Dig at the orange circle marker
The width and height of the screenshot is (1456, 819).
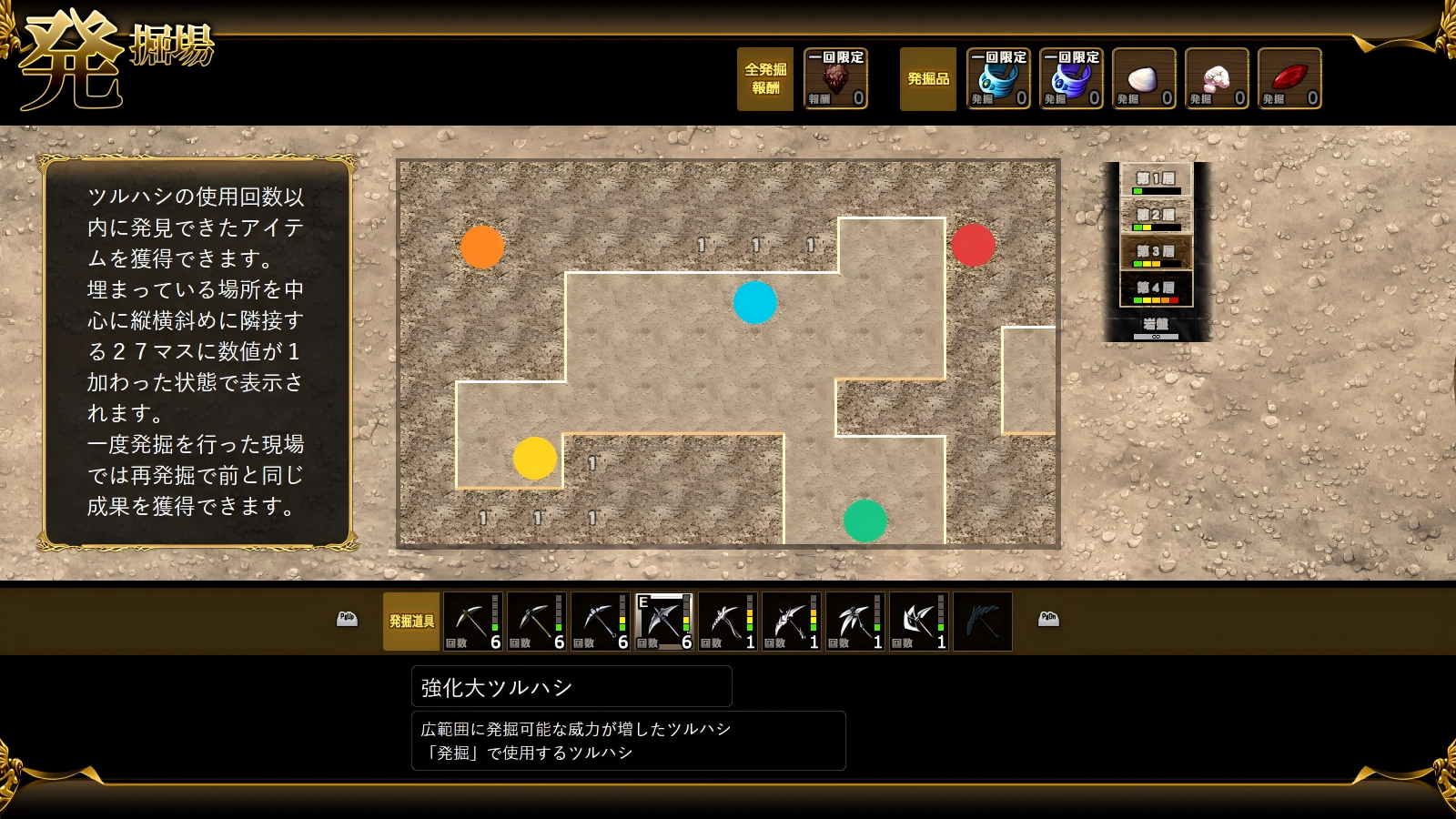pos(482,247)
